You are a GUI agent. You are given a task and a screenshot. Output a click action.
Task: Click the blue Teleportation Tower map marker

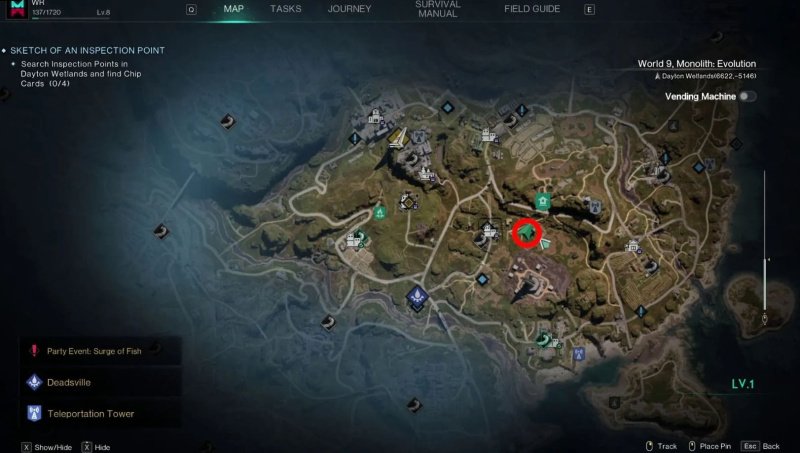click(579, 353)
